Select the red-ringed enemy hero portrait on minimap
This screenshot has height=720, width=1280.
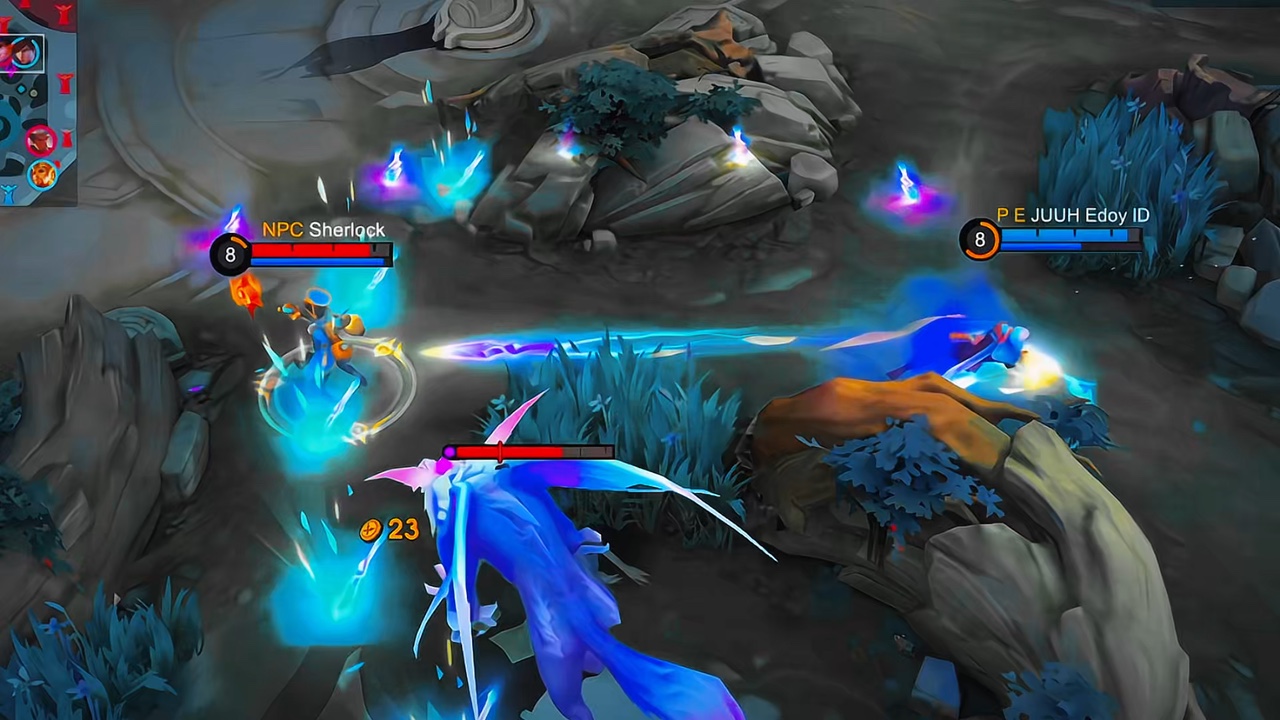point(41,139)
